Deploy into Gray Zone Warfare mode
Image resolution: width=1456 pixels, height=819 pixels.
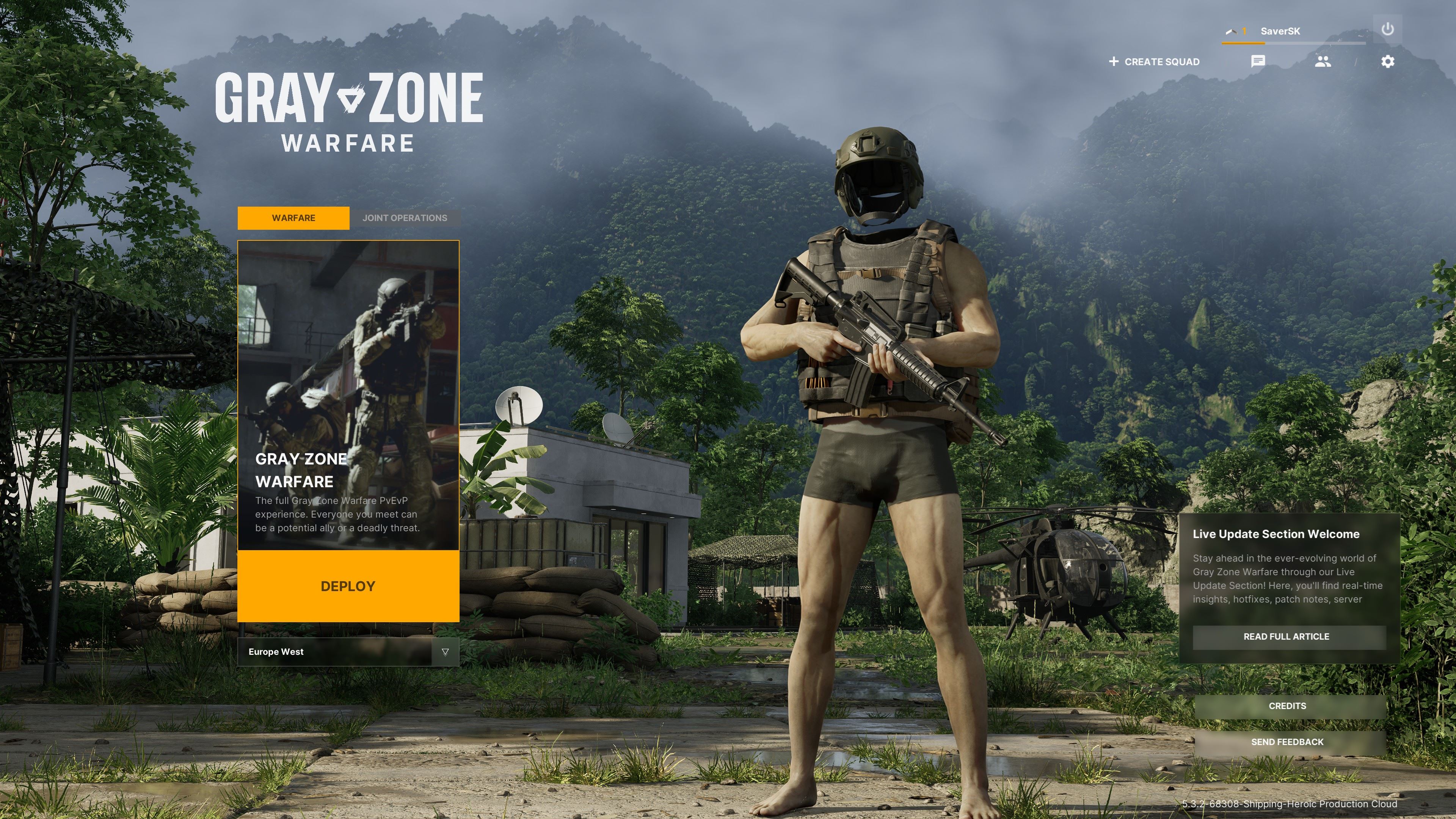[348, 586]
